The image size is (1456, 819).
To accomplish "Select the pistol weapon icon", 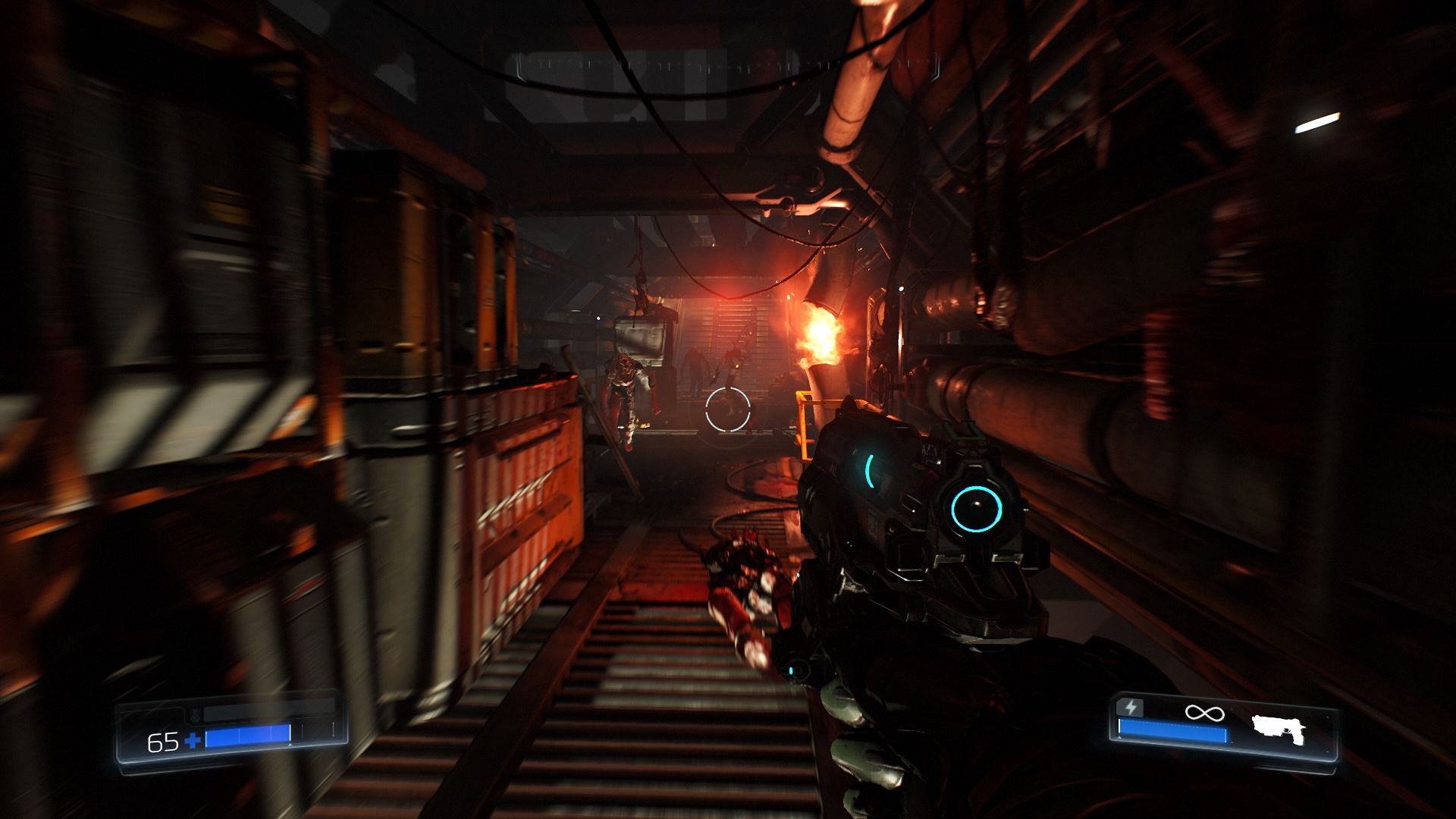I will coord(1280,727).
